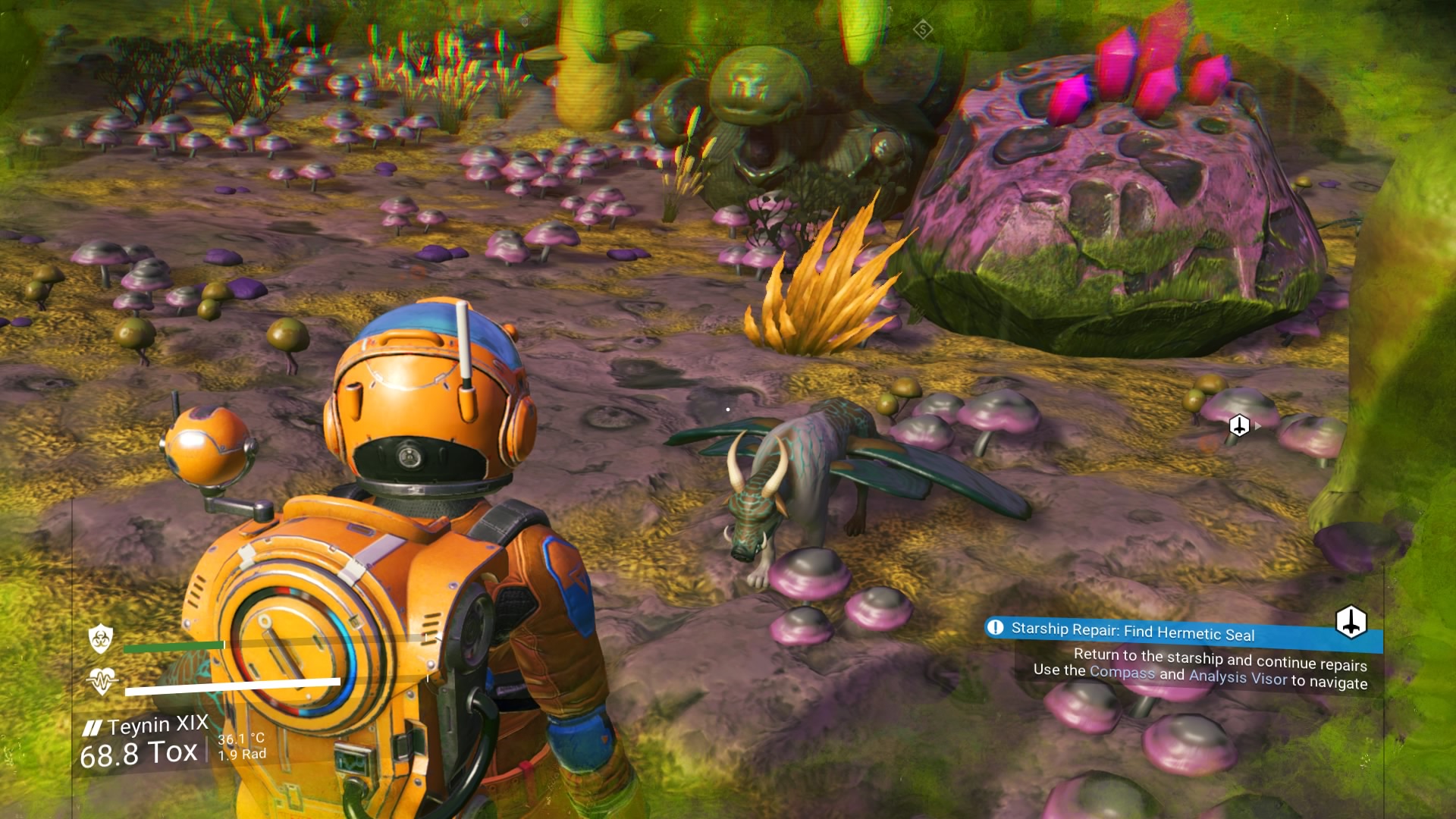1456x819 pixels.
Task: Select the starship waypoint marker
Action: 1239,425
